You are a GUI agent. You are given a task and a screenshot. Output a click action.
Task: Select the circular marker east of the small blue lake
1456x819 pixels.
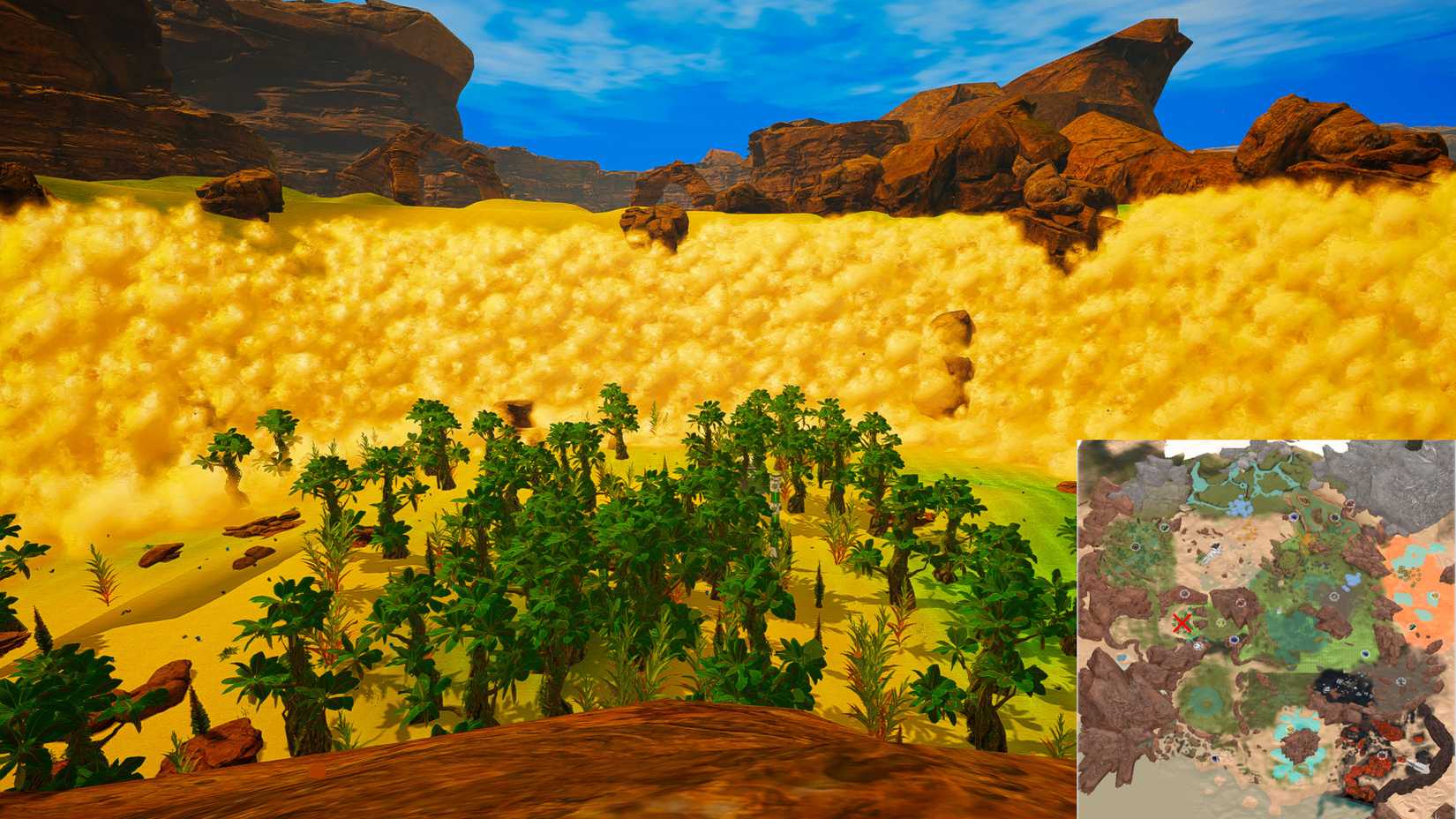[x=1334, y=597]
